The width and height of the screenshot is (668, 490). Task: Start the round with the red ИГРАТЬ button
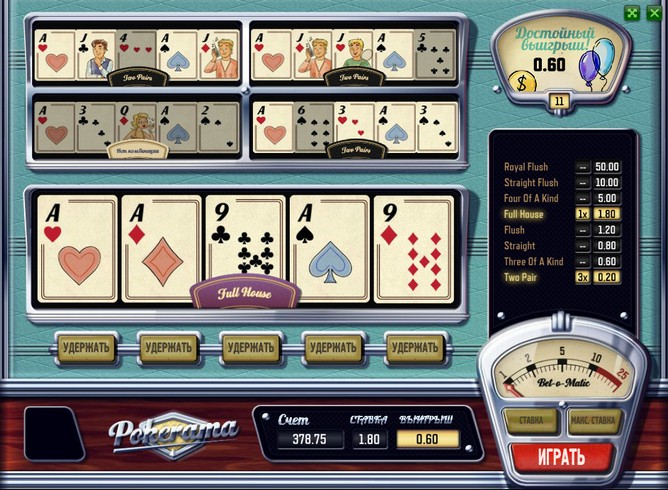click(x=560, y=458)
